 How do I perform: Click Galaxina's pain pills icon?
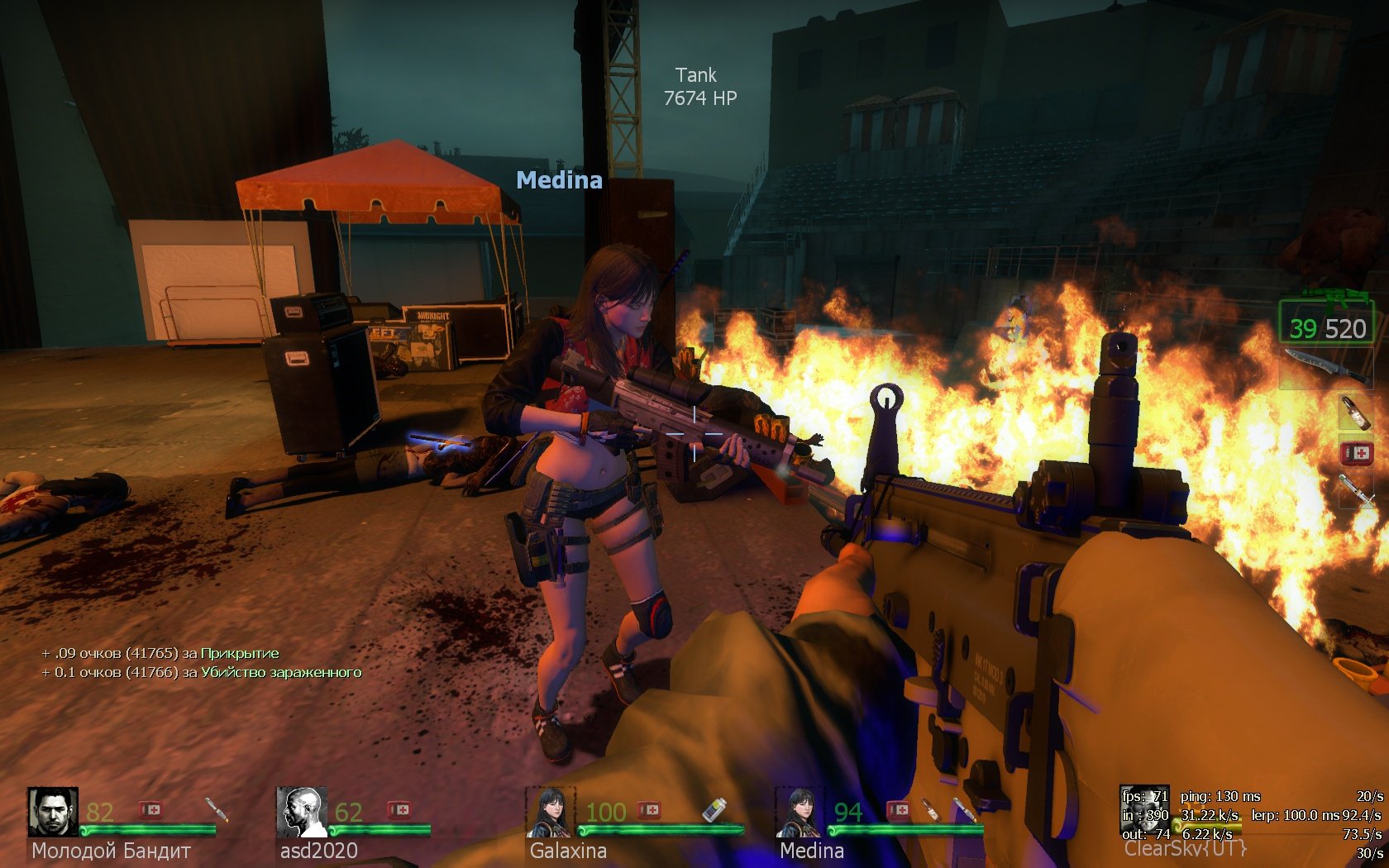click(x=714, y=809)
